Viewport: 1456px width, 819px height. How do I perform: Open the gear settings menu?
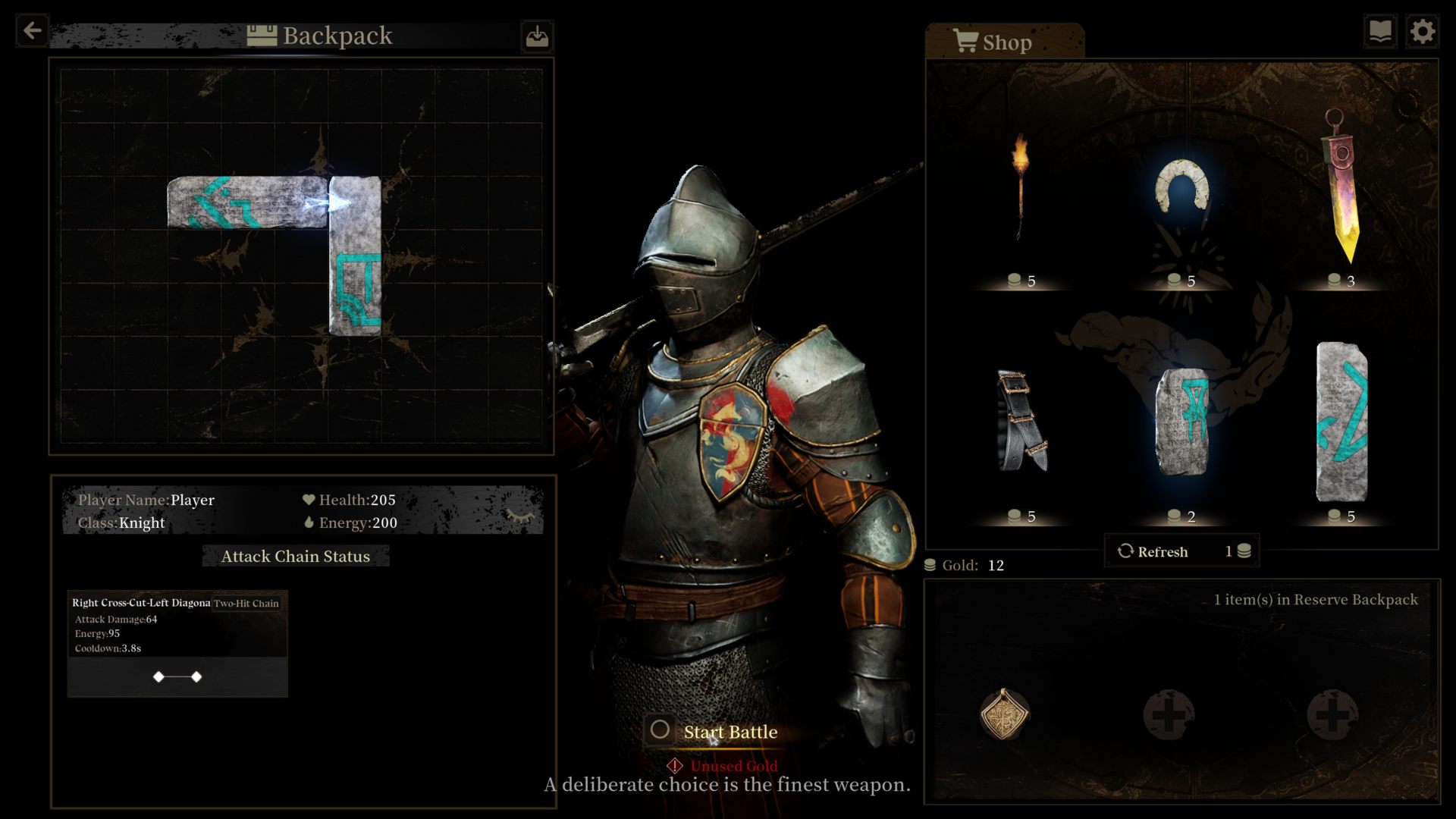(1422, 32)
